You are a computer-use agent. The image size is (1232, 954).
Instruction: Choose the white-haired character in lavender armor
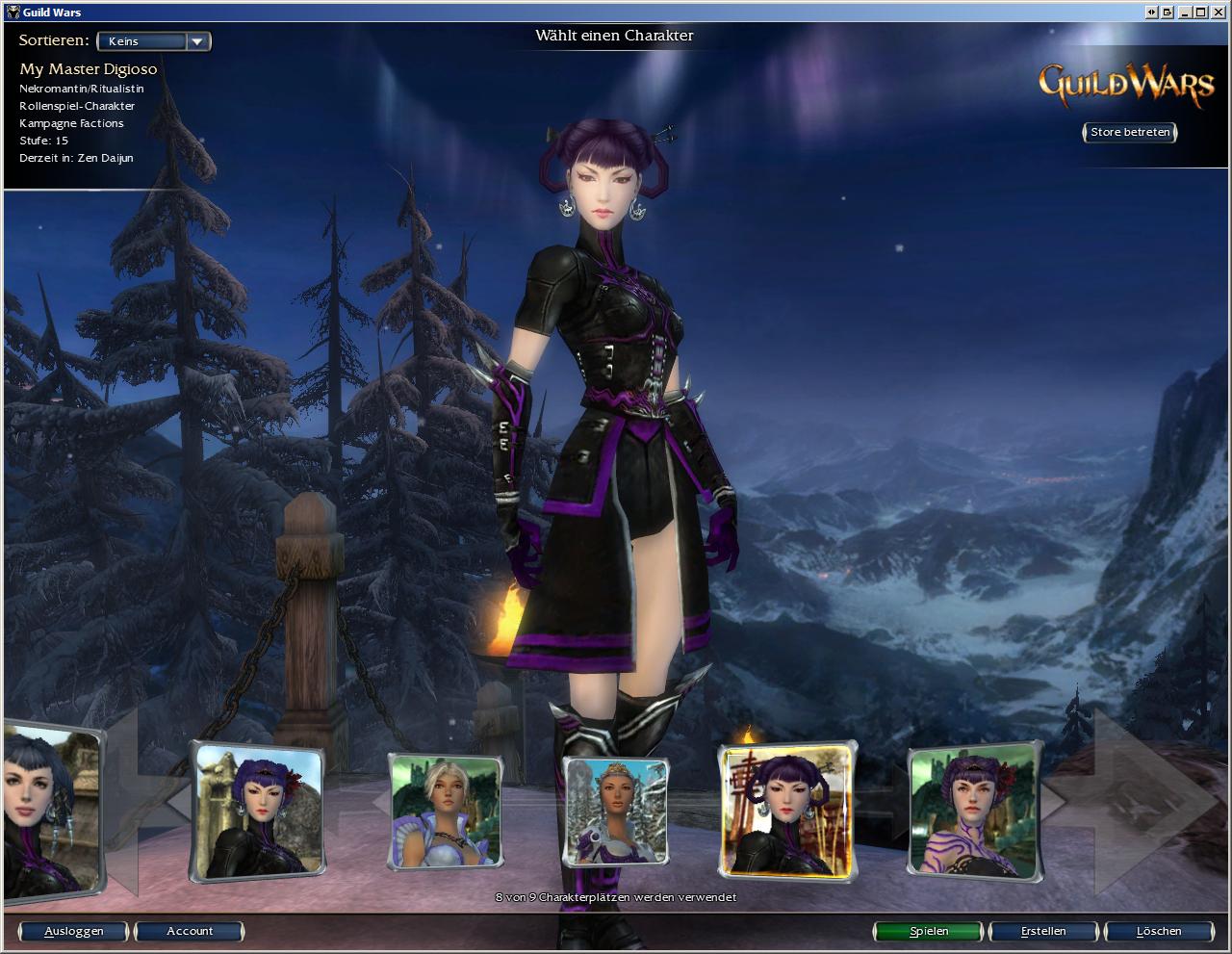(446, 811)
